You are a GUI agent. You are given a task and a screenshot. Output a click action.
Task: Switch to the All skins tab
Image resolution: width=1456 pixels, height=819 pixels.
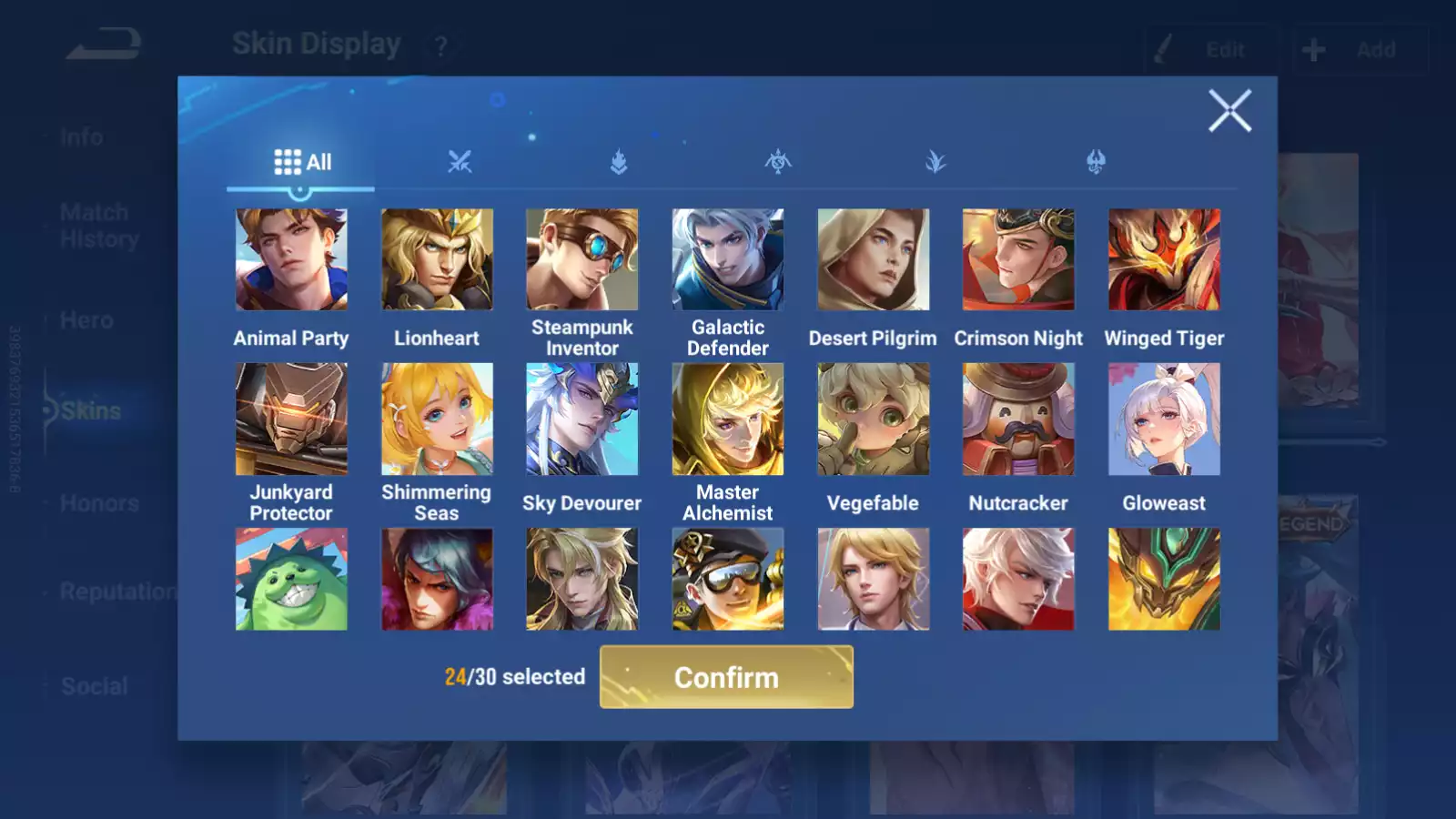click(302, 163)
